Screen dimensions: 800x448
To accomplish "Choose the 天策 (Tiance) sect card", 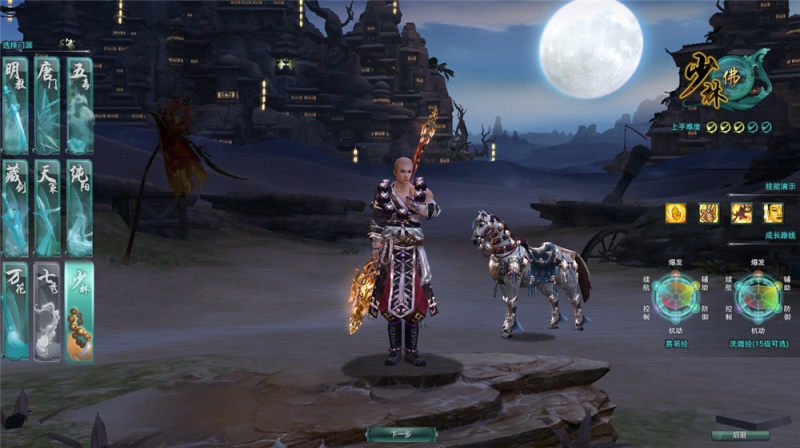I will point(47,207).
